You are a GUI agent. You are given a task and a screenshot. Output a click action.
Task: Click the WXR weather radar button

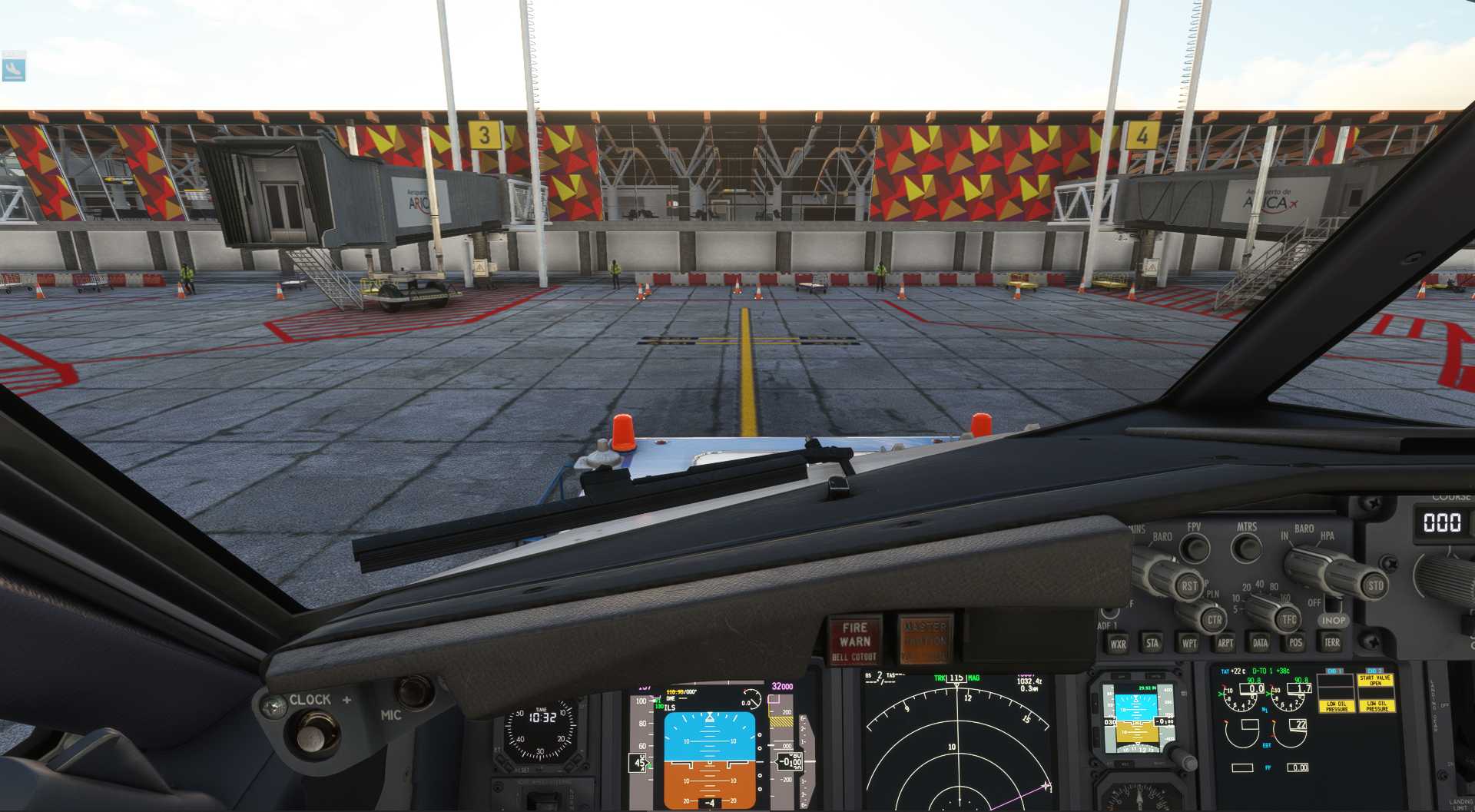(x=1118, y=645)
